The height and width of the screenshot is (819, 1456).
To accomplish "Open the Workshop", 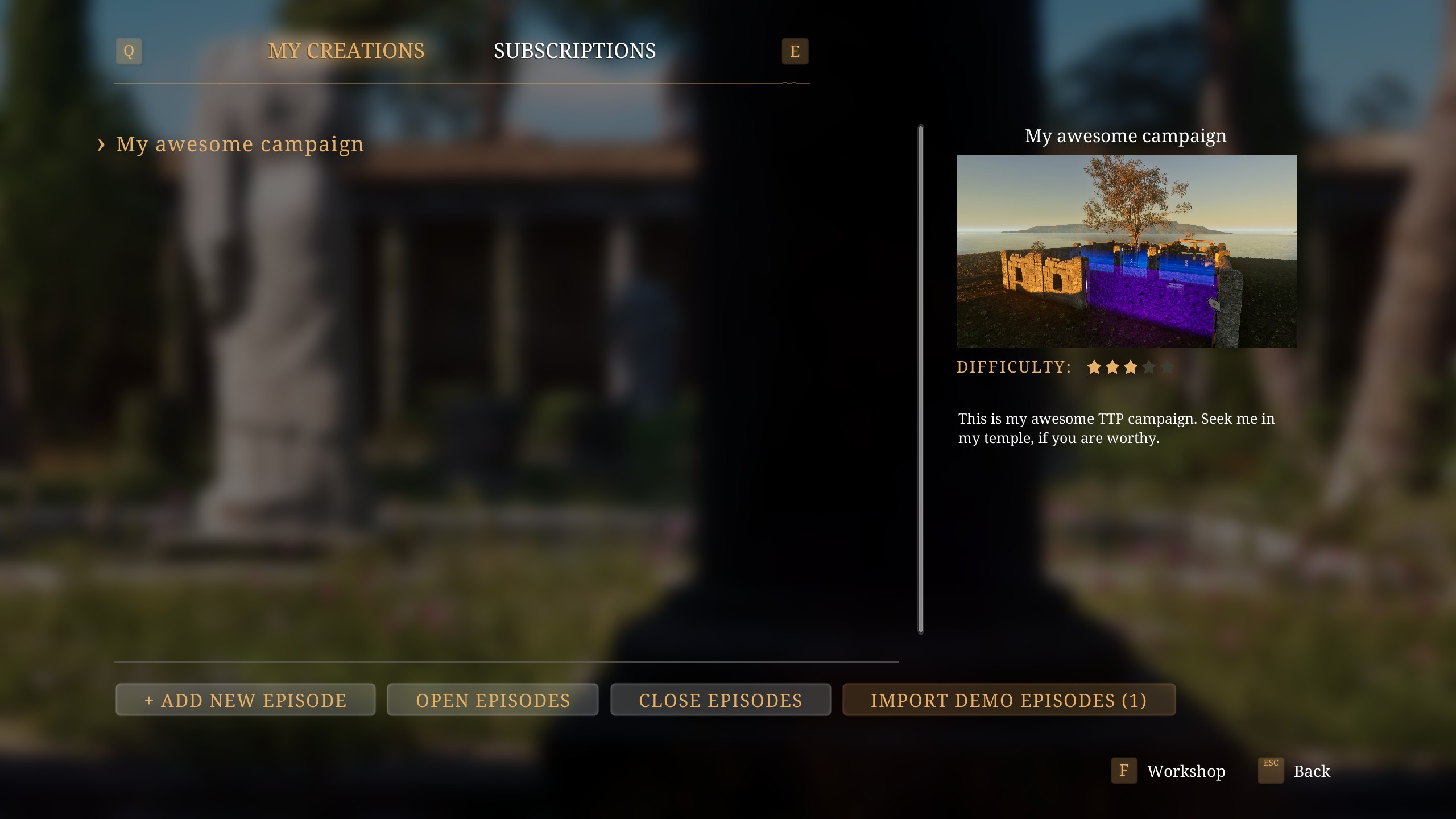I will [1185, 771].
